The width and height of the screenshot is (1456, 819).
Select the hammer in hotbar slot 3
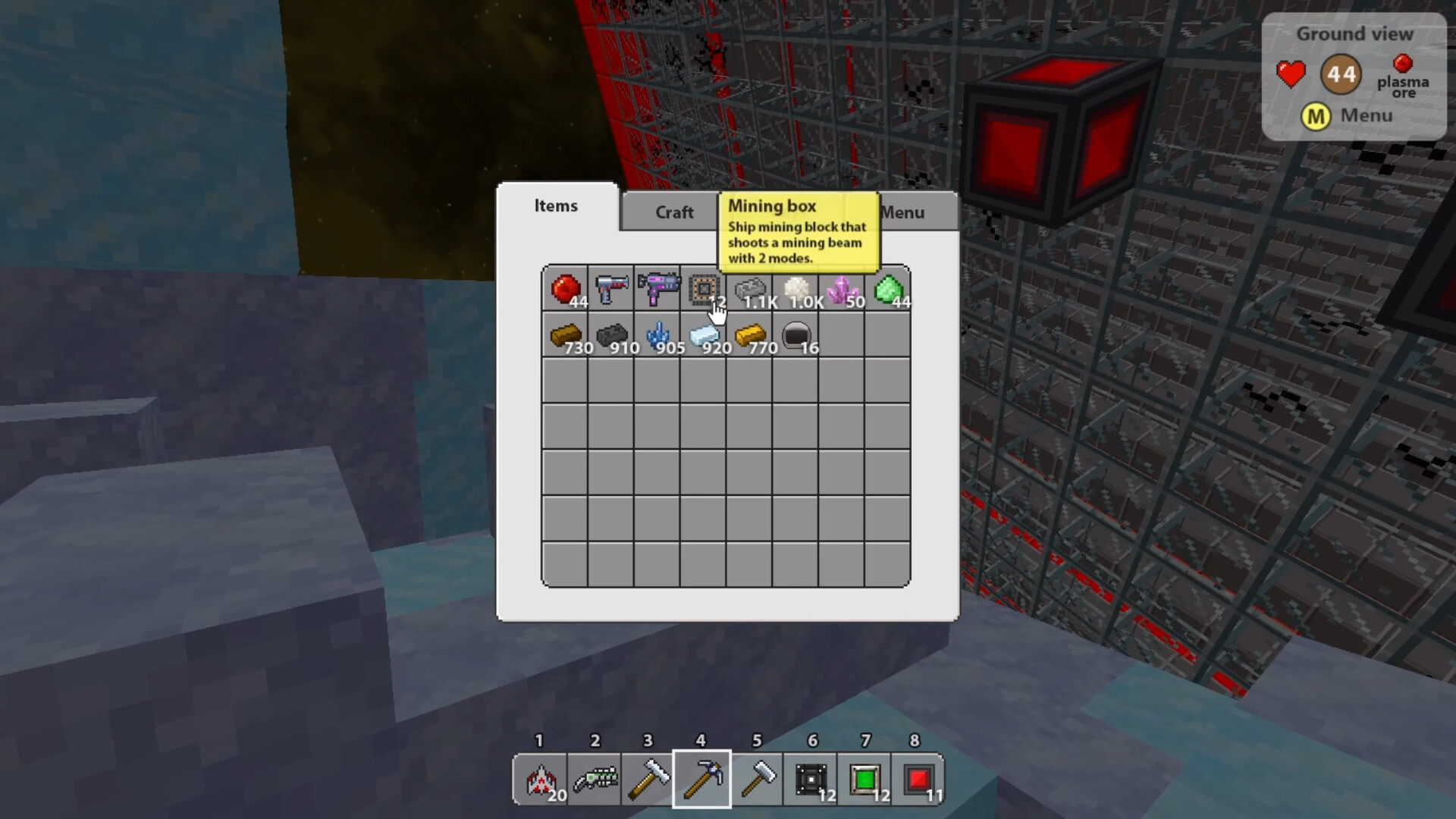[648, 780]
